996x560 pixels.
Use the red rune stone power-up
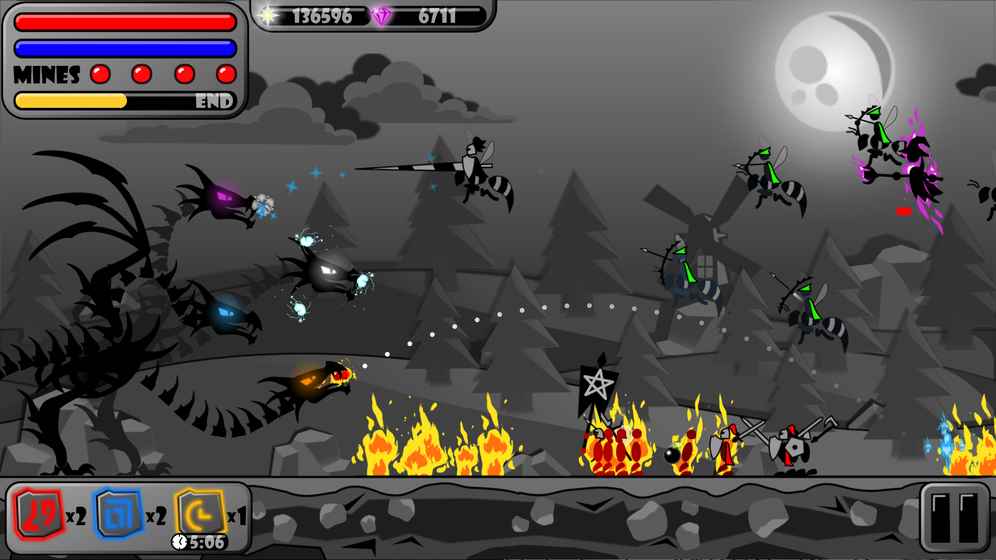pos(38,516)
